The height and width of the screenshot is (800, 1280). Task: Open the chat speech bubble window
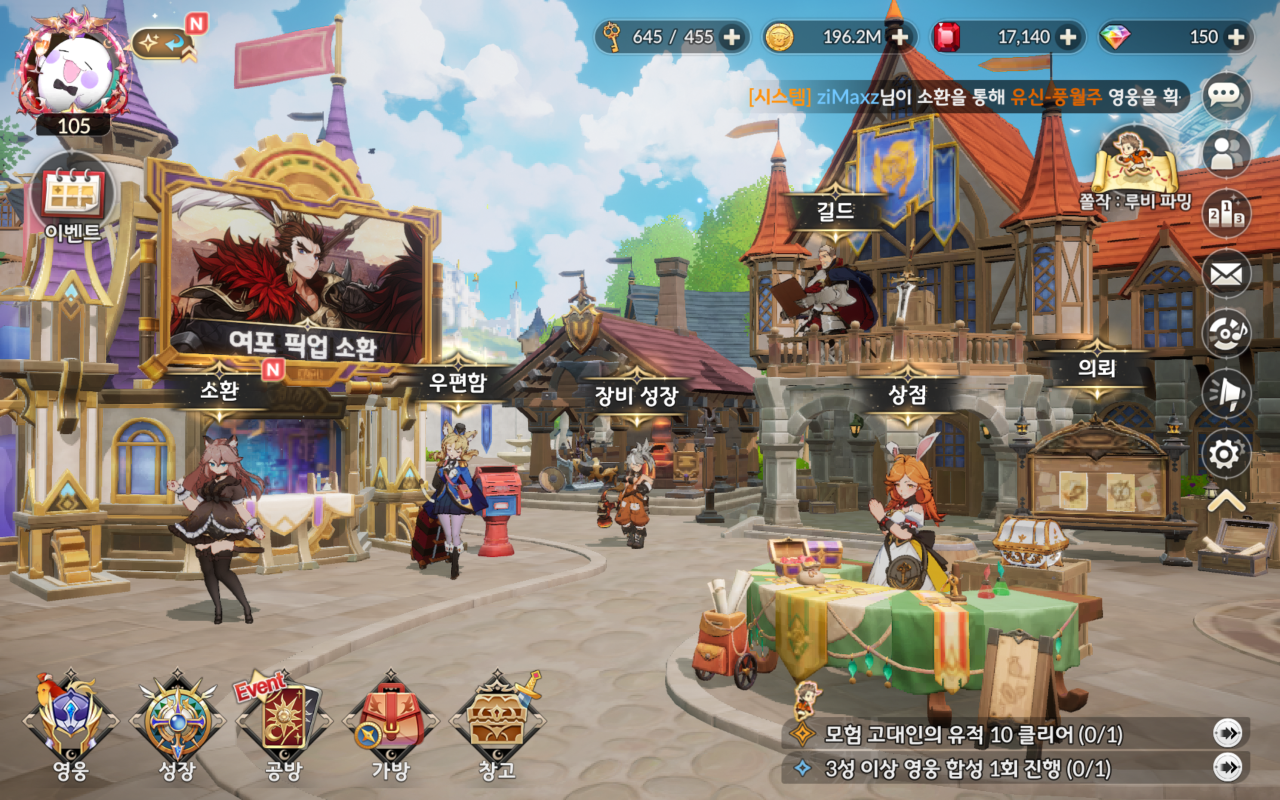[1226, 97]
